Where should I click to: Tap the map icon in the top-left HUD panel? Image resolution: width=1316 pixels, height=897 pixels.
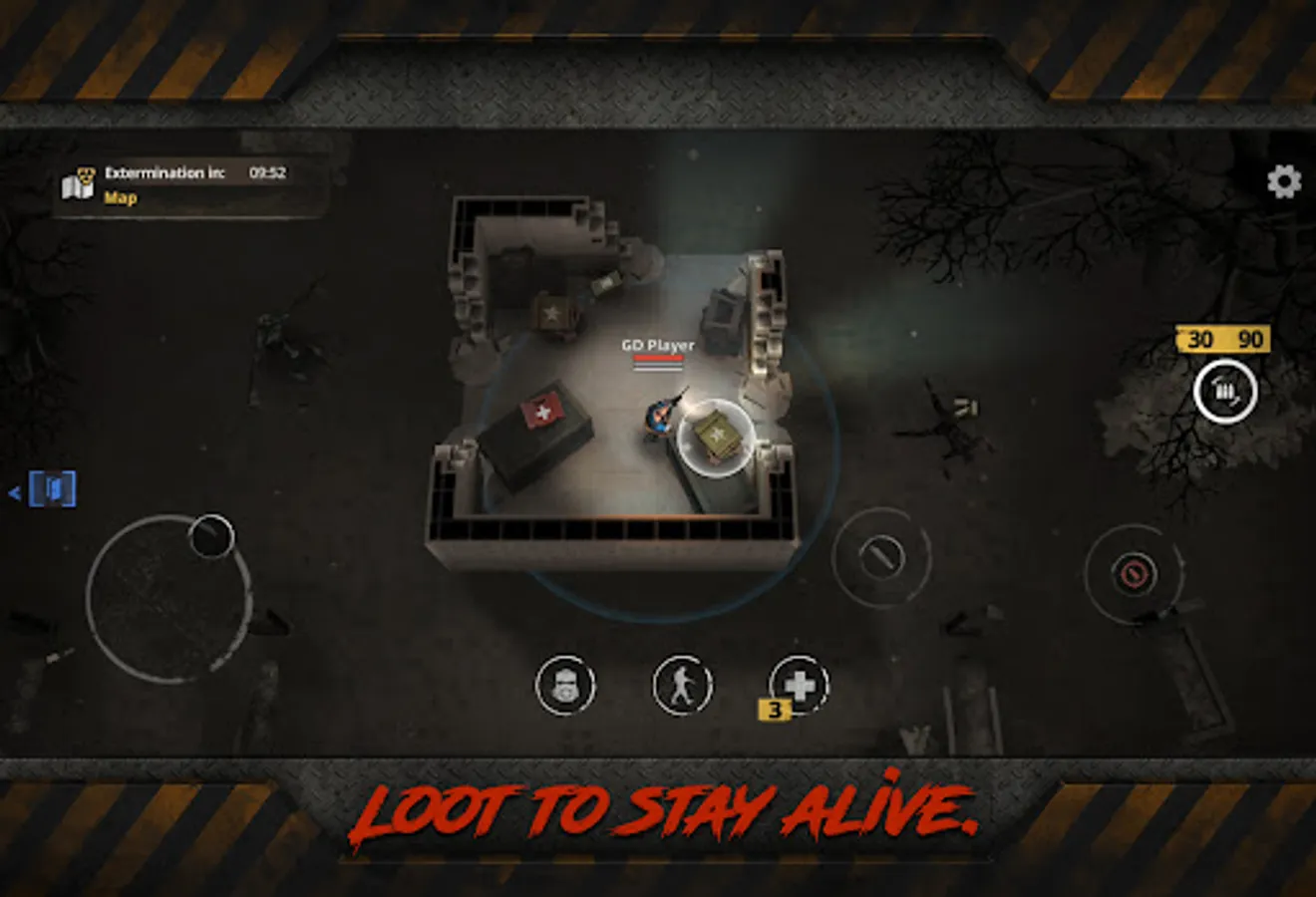point(82,182)
